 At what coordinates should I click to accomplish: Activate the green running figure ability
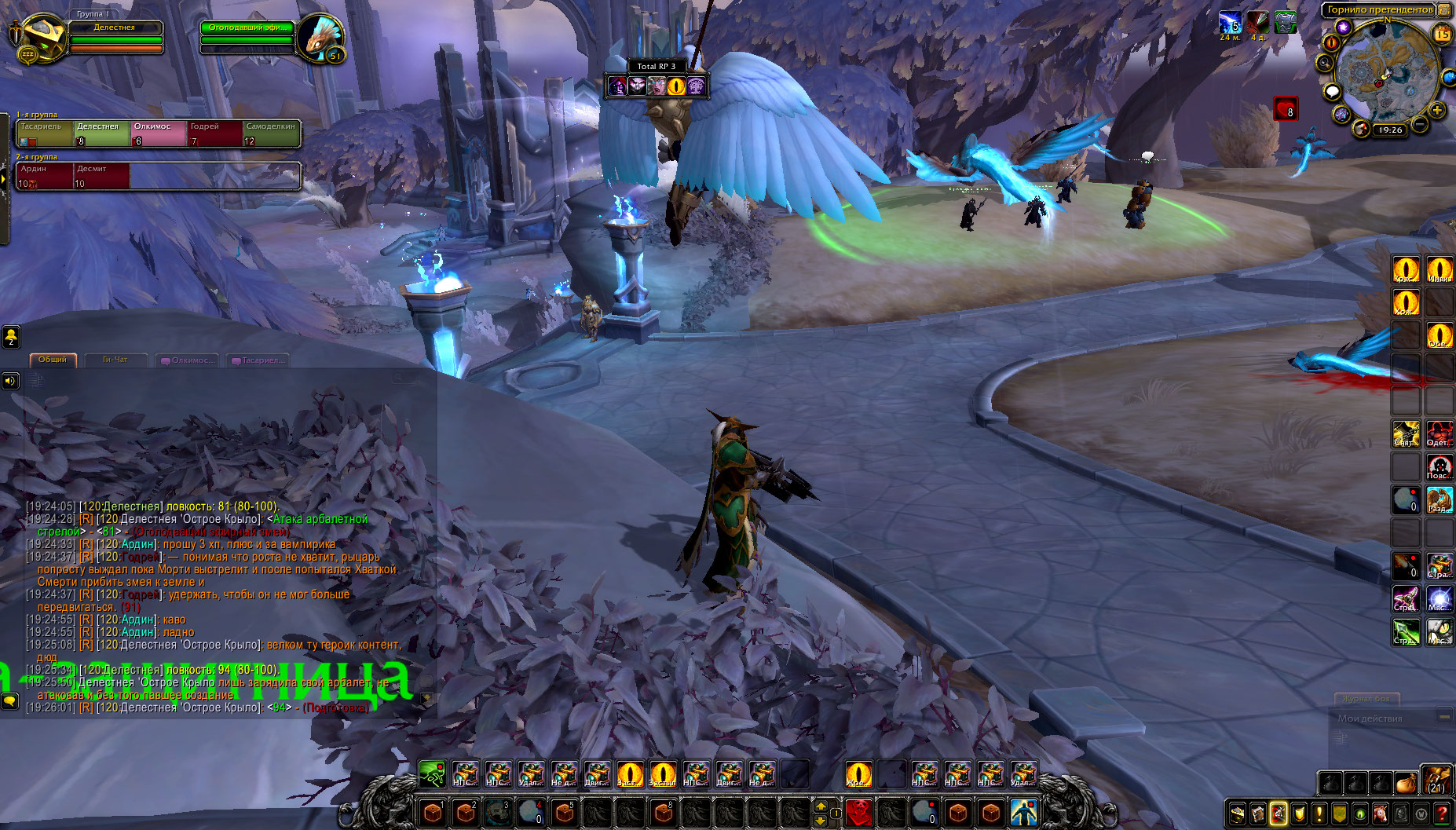coord(431,774)
